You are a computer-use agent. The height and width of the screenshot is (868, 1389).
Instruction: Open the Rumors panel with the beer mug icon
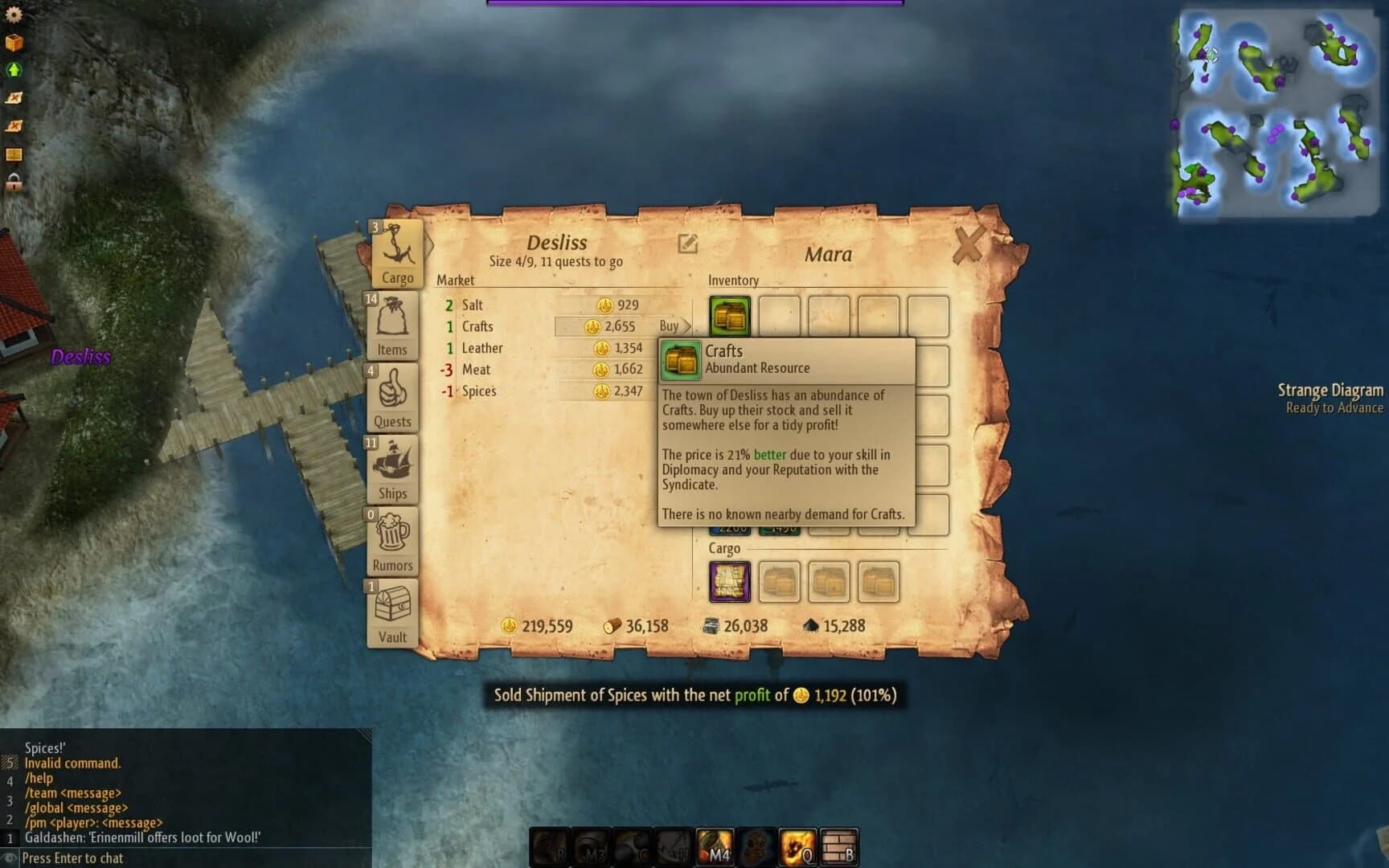click(391, 538)
